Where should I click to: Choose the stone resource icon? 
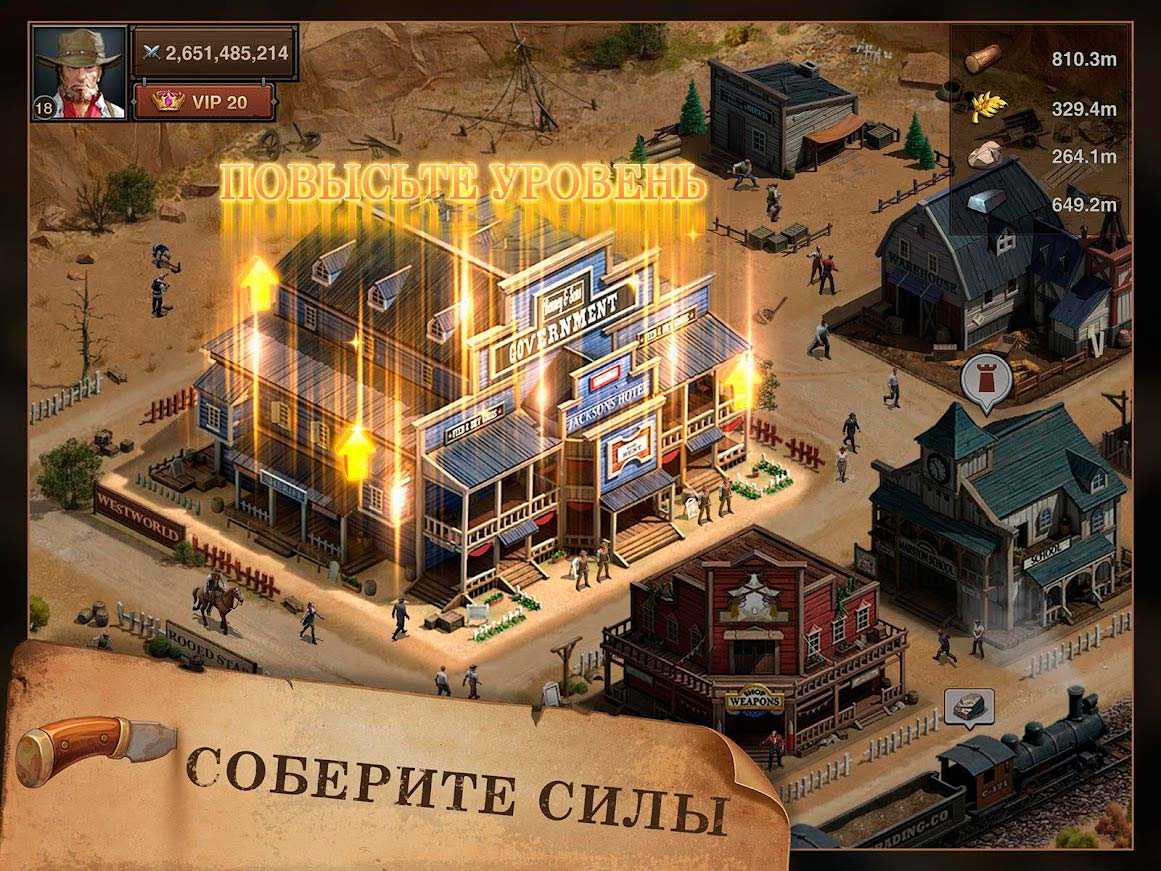coord(984,156)
